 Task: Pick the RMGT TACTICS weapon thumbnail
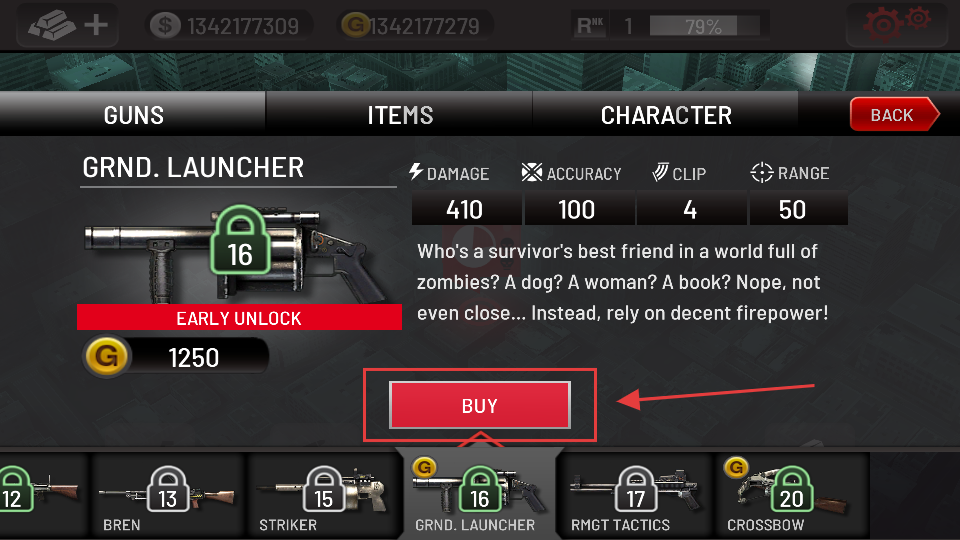636,496
